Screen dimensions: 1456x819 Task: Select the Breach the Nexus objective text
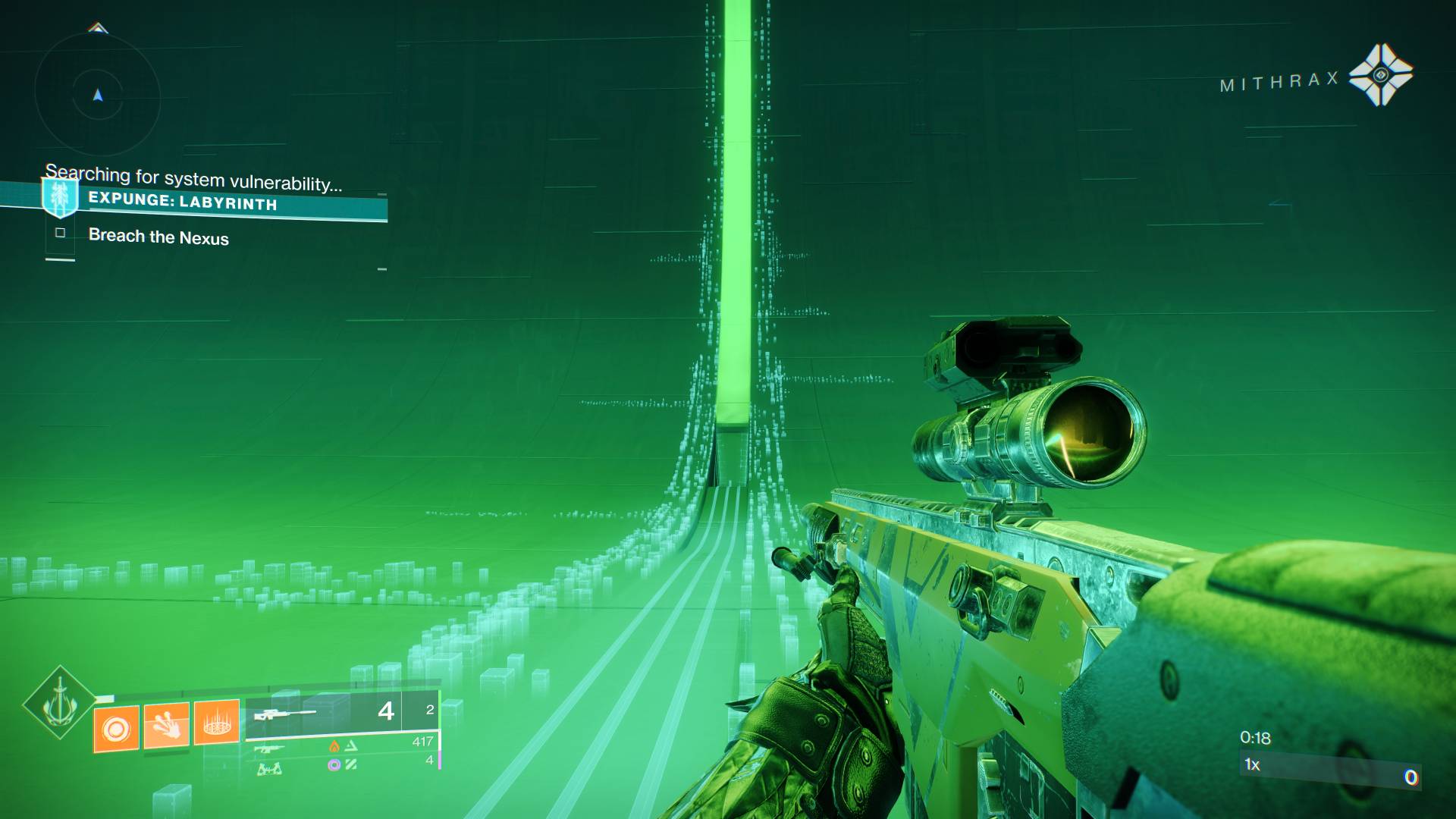click(159, 237)
